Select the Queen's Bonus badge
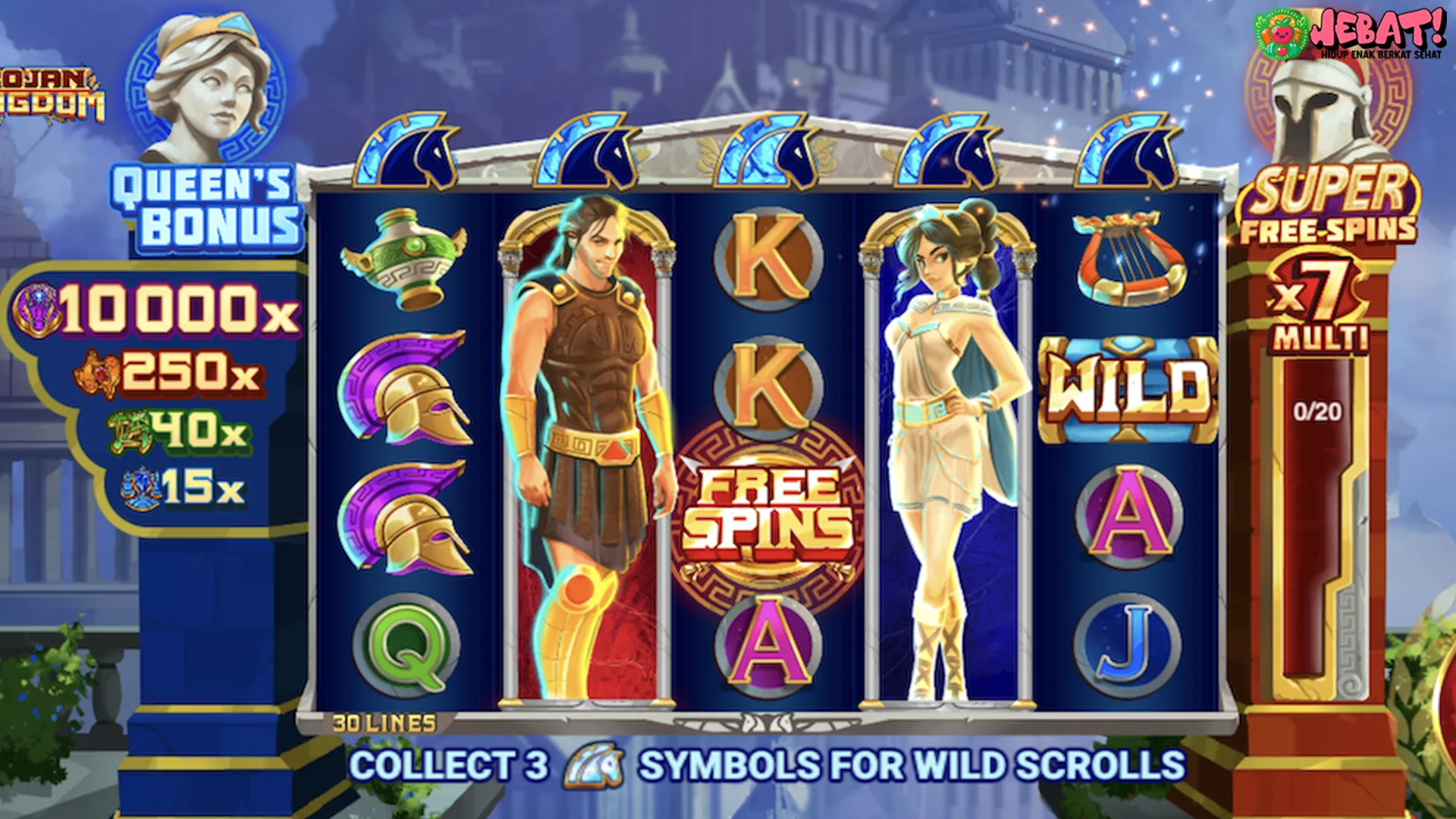 [x=206, y=207]
